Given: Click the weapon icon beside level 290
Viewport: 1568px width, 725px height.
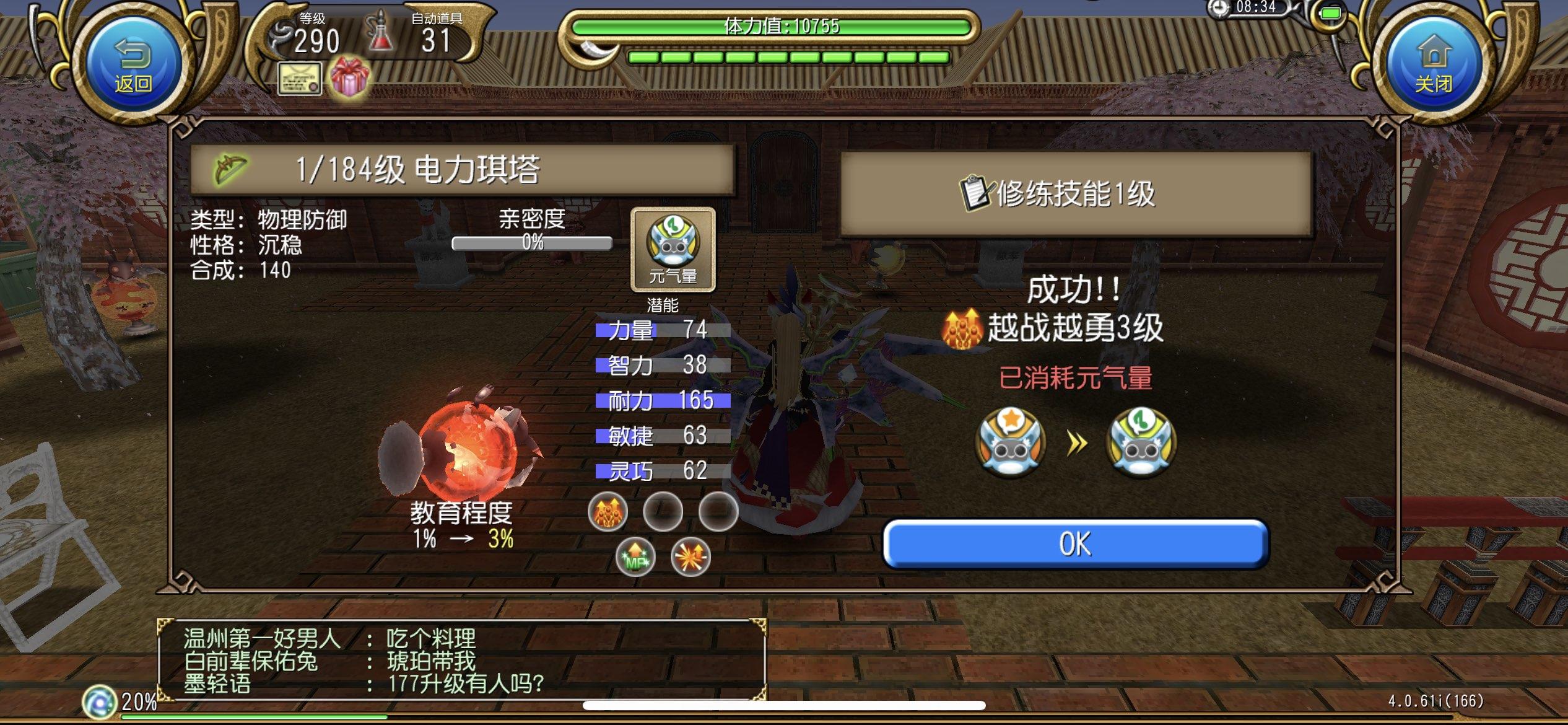Looking at the screenshot, I should [279, 34].
